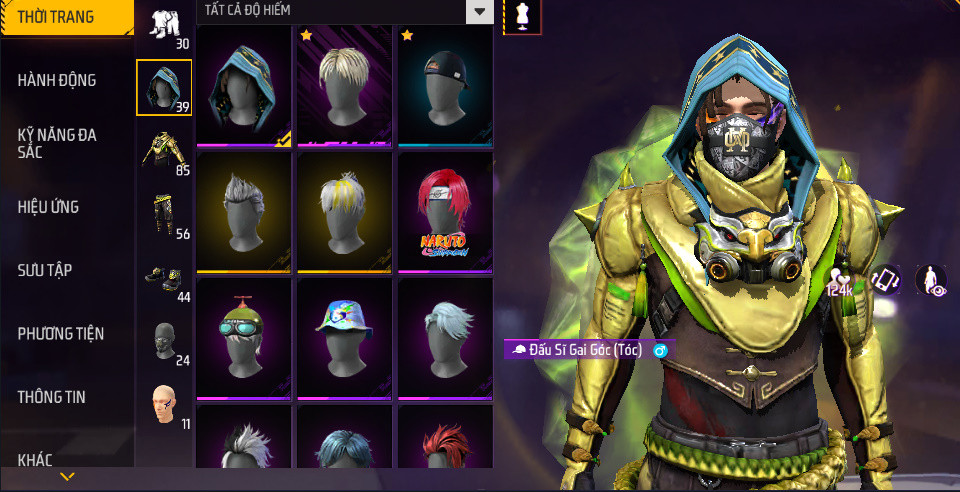
Task: Choose the white outfit set category
Action: (164, 26)
